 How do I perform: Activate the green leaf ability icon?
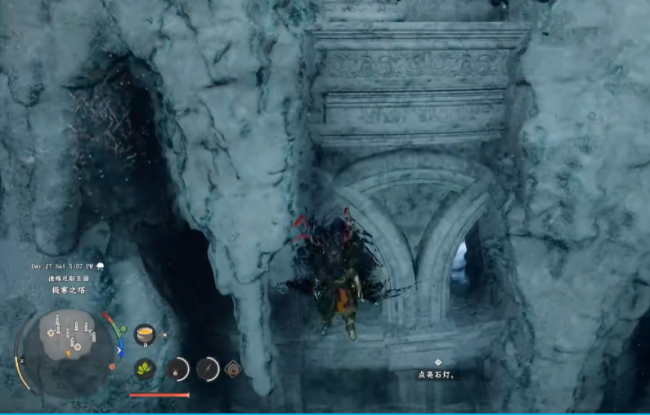[144, 368]
